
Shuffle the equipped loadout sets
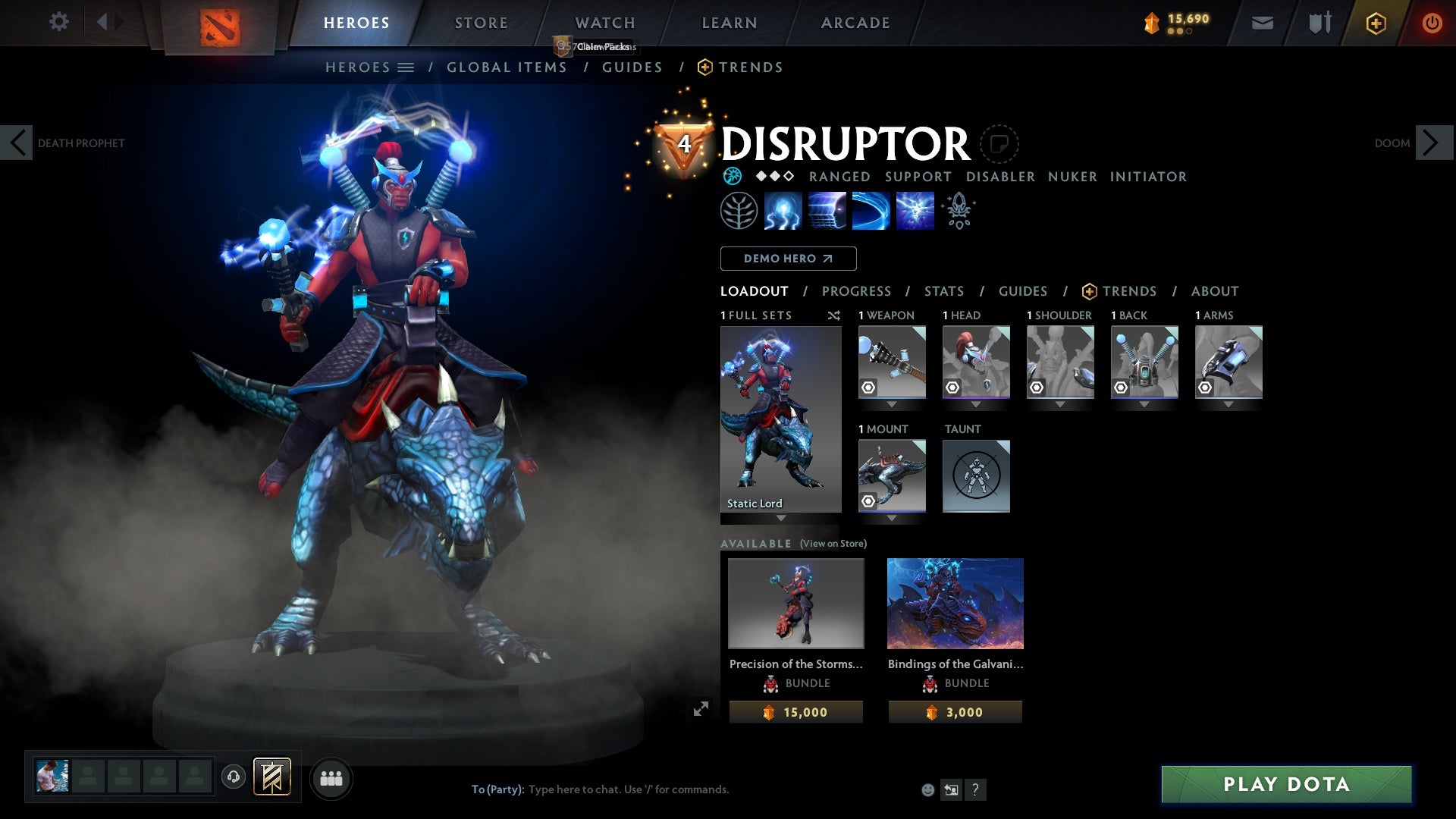coord(834,315)
